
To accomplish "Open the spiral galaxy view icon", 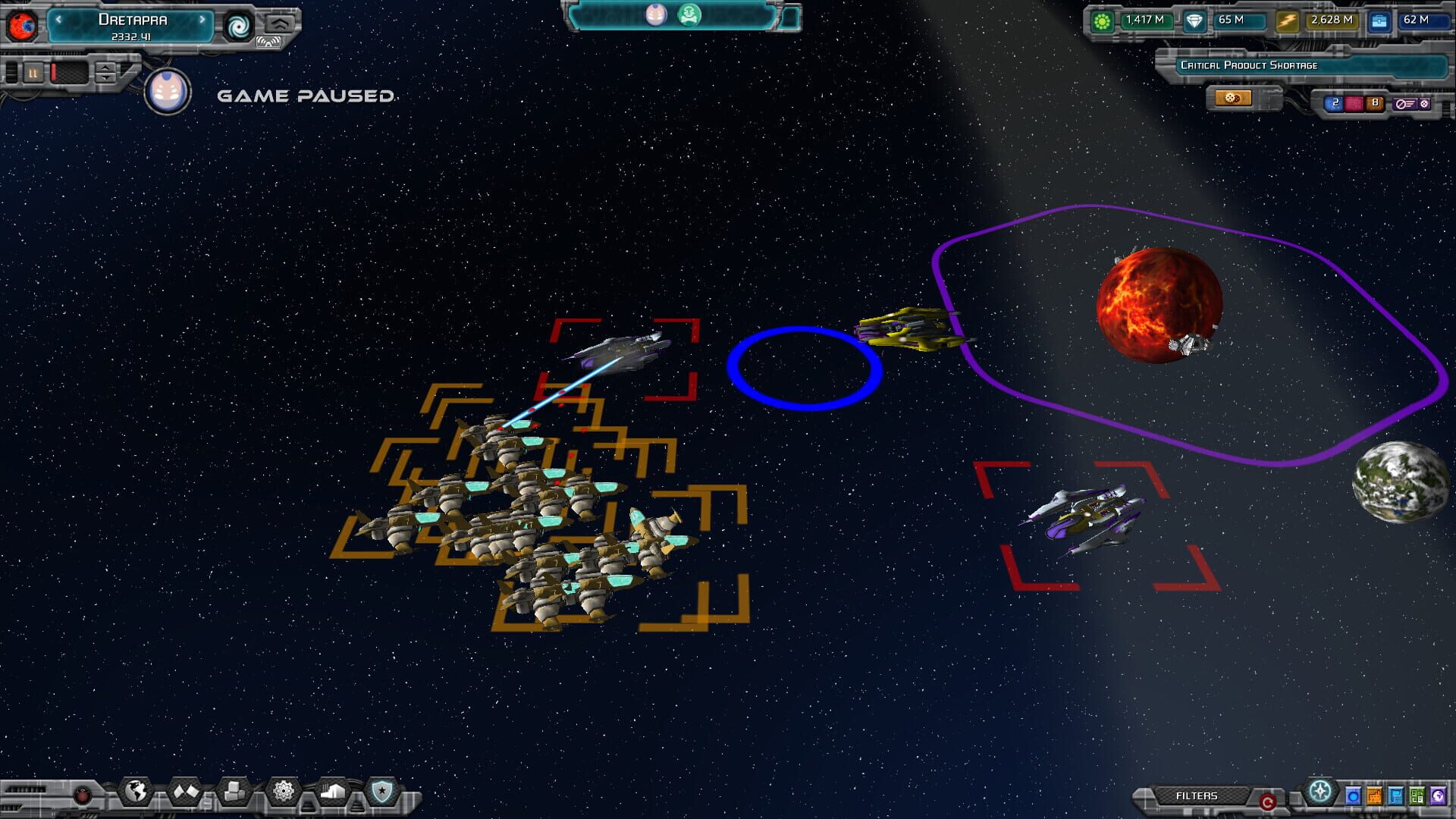I will coord(239,26).
